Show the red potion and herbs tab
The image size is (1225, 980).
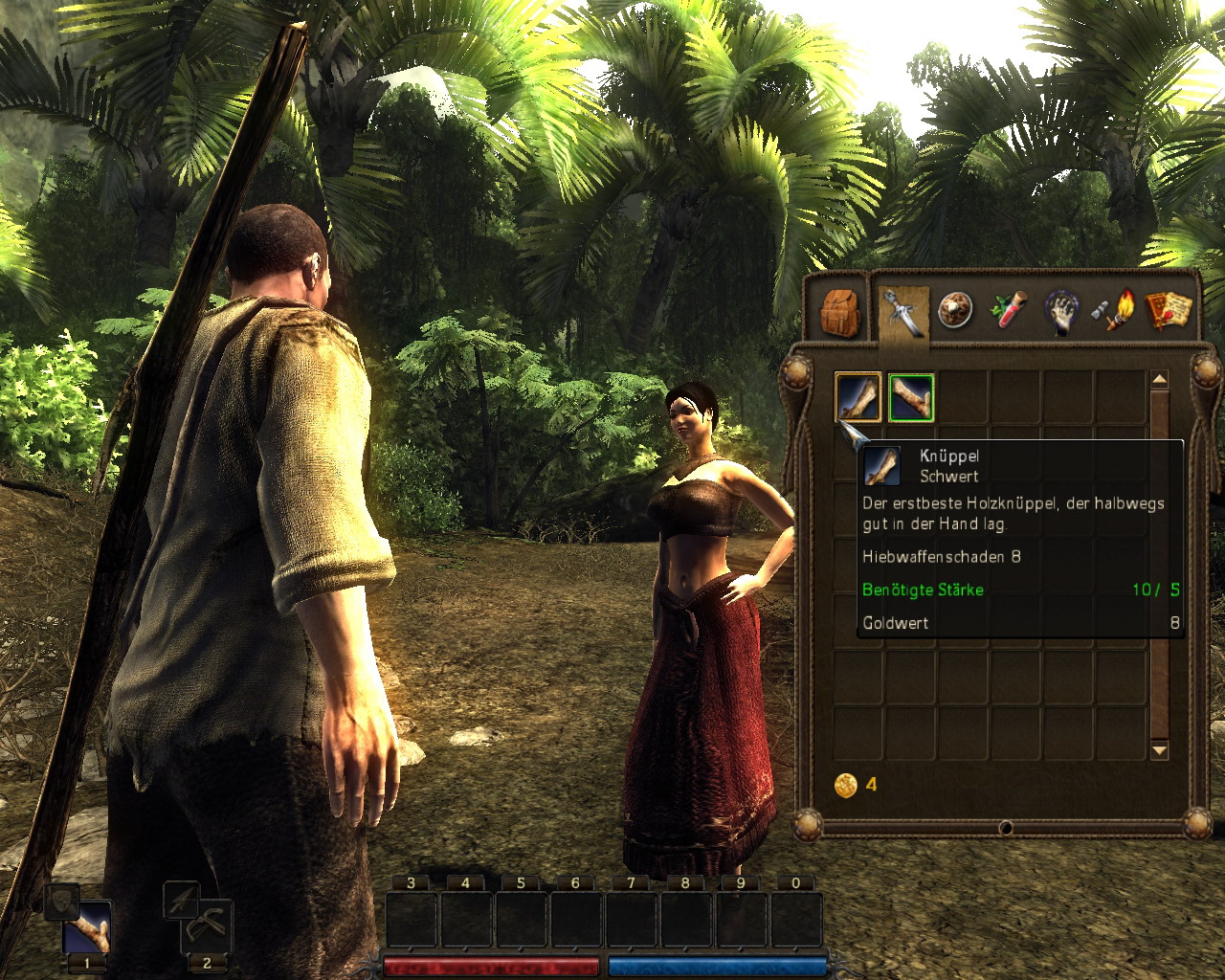pyautogui.click(x=1008, y=310)
